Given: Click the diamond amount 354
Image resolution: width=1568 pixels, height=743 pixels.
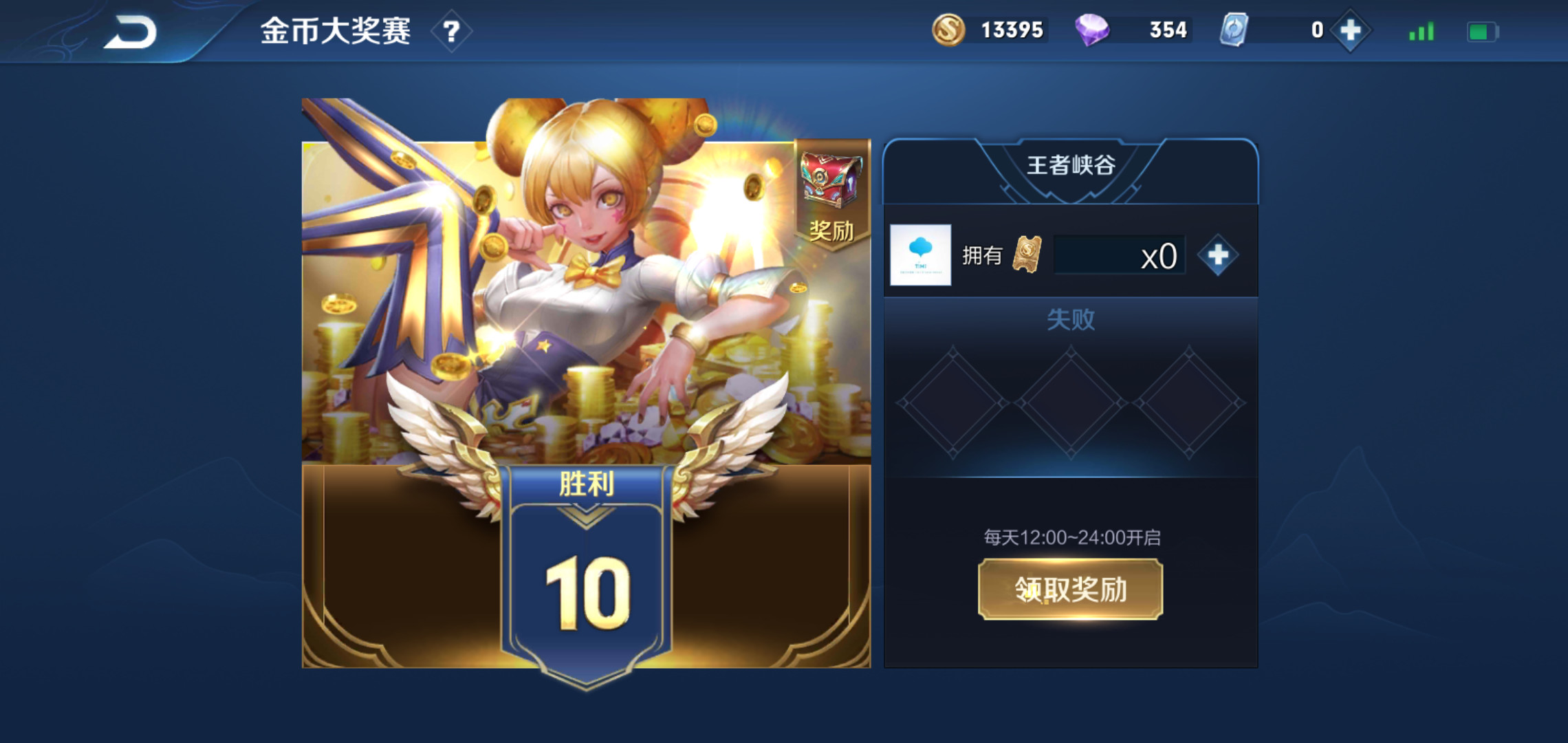Looking at the screenshot, I should (1167, 30).
